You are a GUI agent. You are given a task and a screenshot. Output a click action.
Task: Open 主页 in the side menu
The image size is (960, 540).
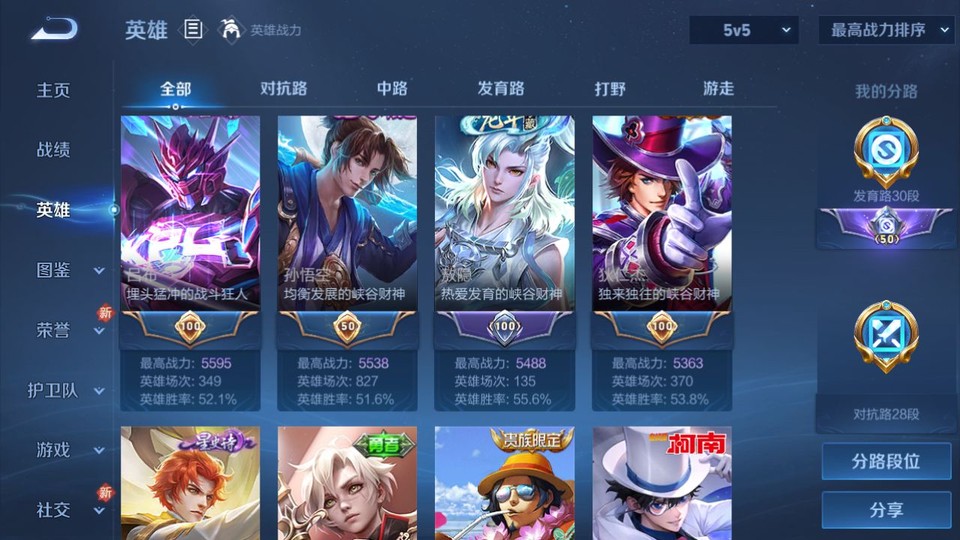[54, 90]
